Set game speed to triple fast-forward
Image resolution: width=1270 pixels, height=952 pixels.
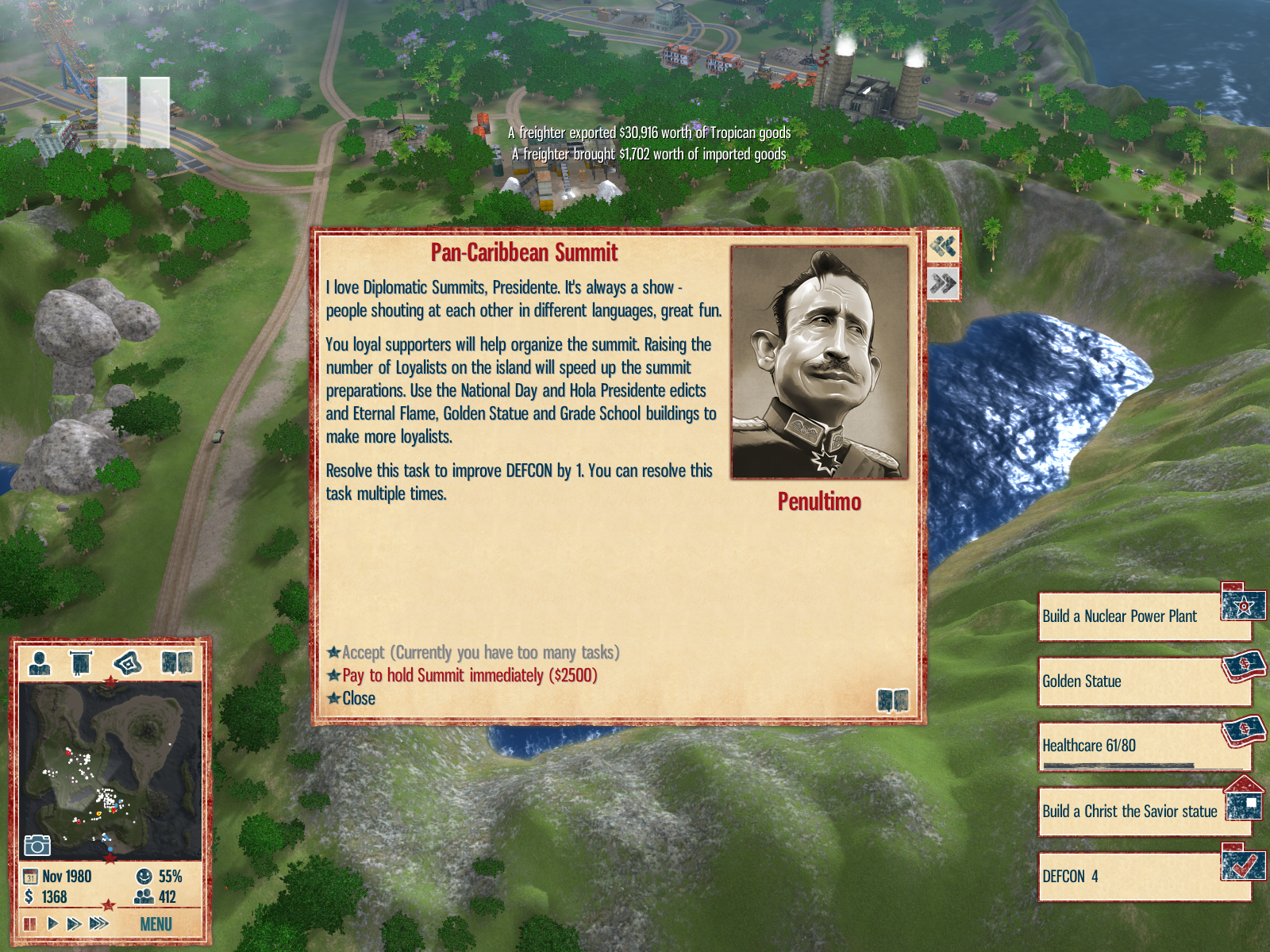(99, 924)
